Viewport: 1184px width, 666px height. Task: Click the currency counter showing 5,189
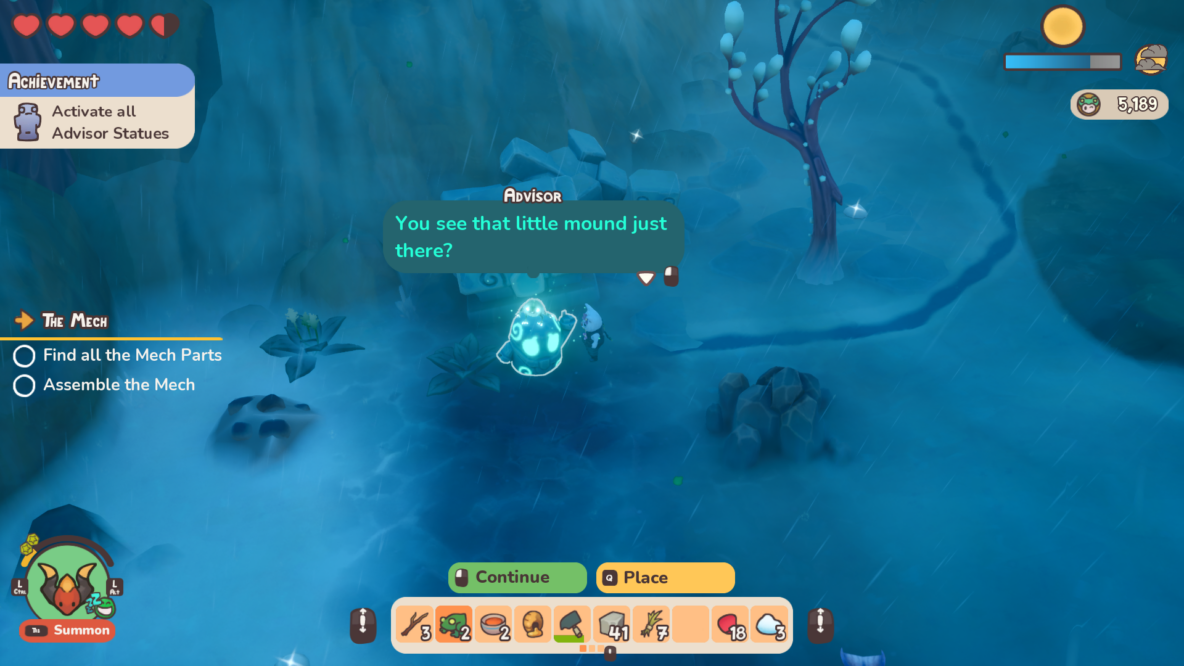(x=1119, y=104)
